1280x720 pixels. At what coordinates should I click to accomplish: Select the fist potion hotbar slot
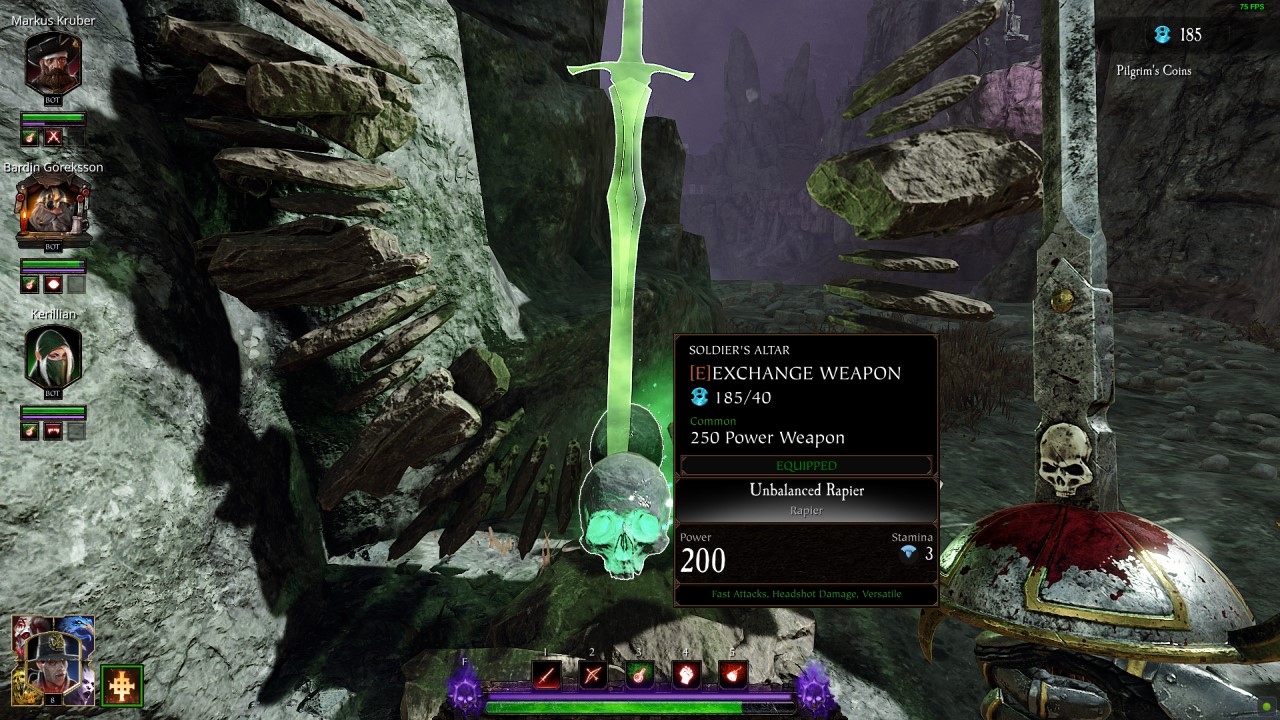click(x=685, y=675)
